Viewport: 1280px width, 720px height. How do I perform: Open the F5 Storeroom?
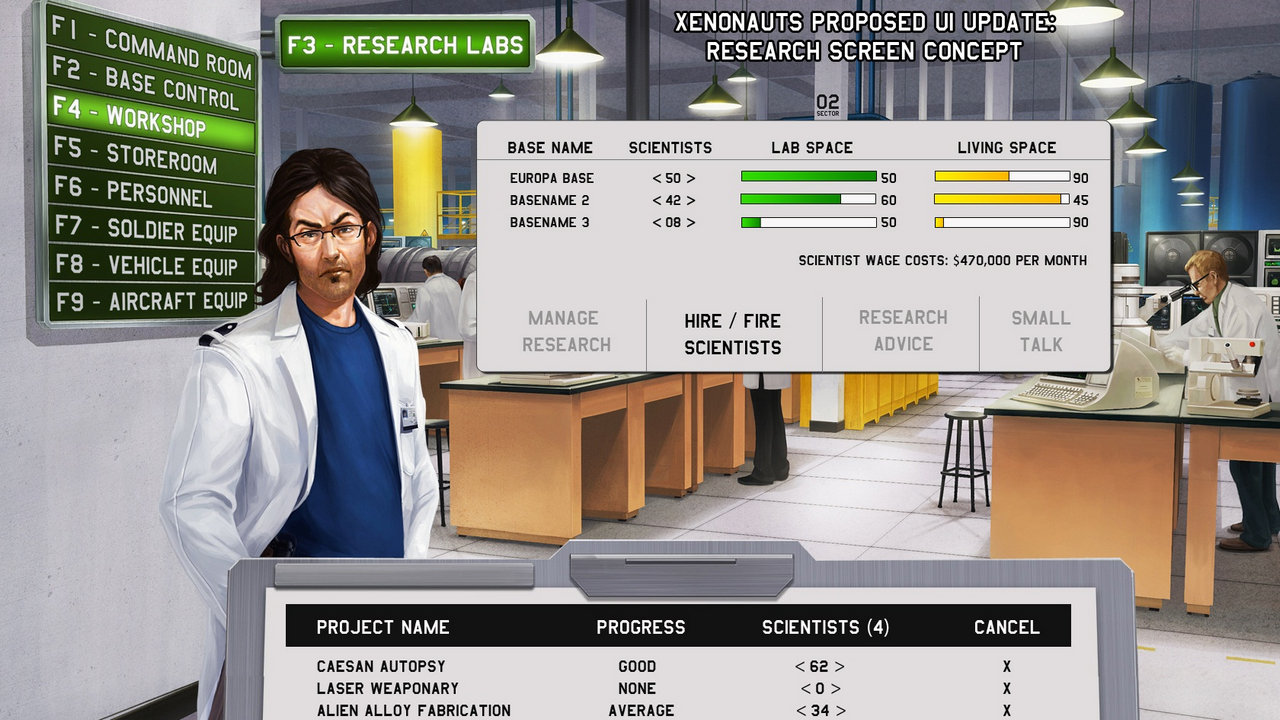(150, 157)
